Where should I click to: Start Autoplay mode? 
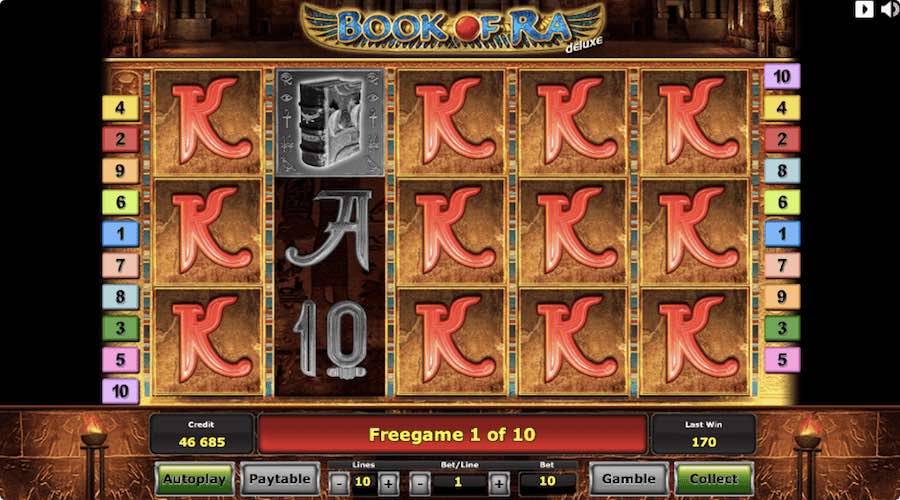pyautogui.click(x=194, y=479)
